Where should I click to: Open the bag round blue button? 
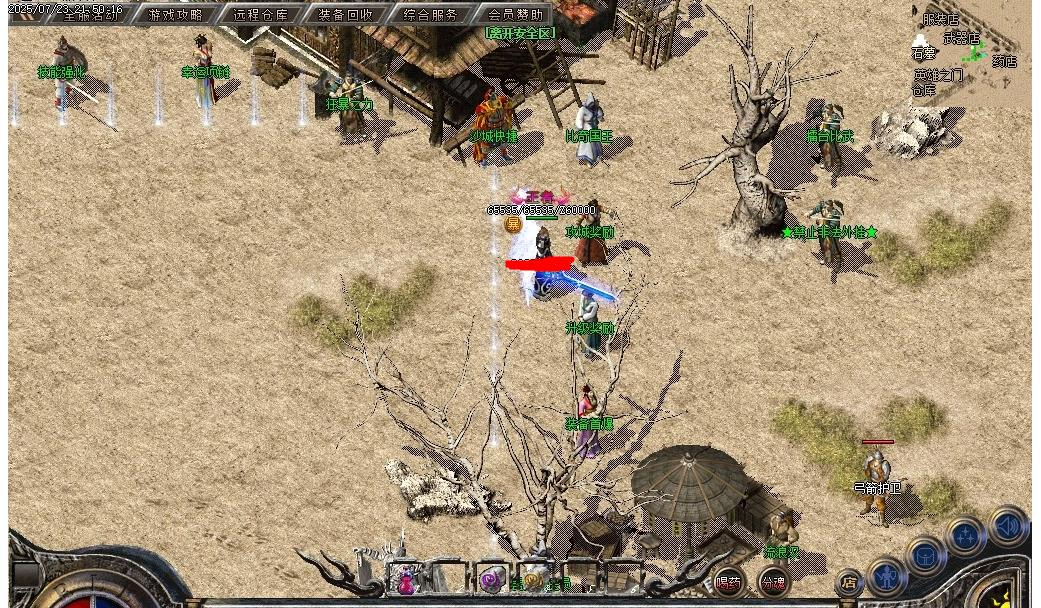pos(926,554)
